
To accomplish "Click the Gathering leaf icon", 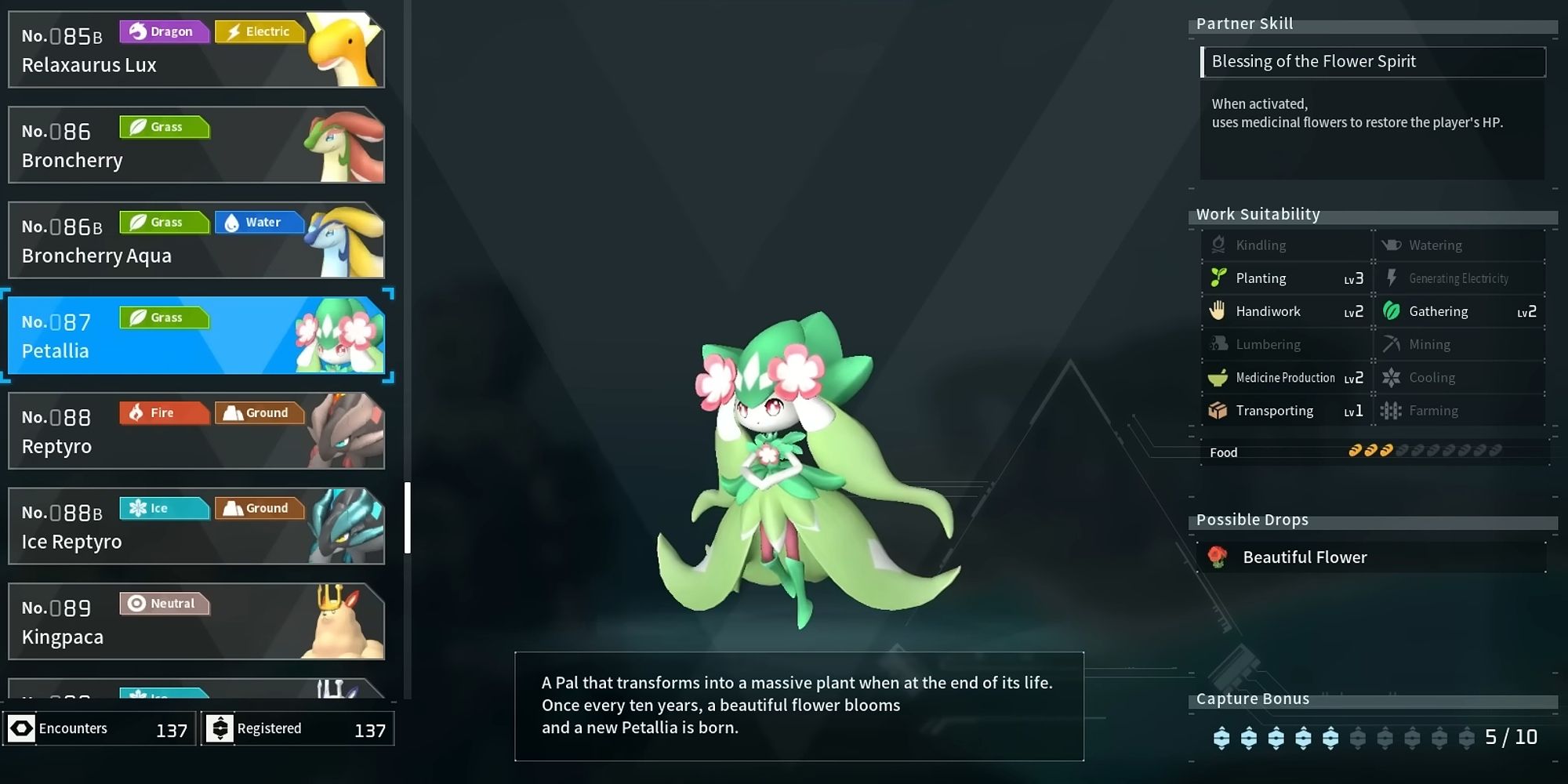I will point(1392,311).
